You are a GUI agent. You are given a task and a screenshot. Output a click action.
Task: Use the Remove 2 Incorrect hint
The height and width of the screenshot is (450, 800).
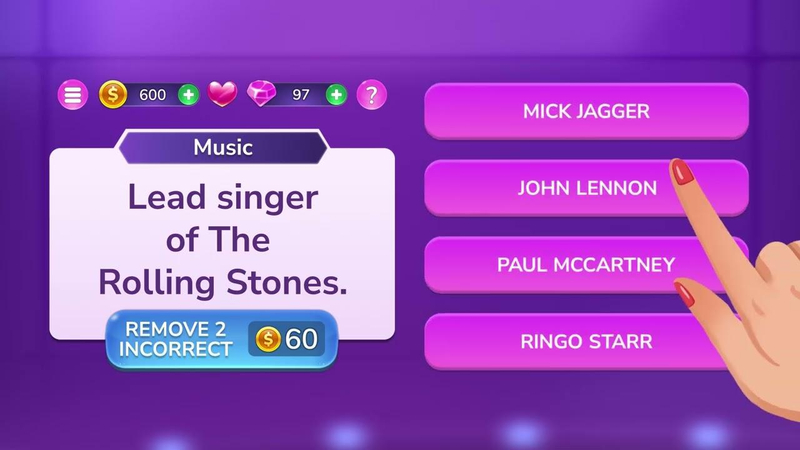tap(222, 339)
